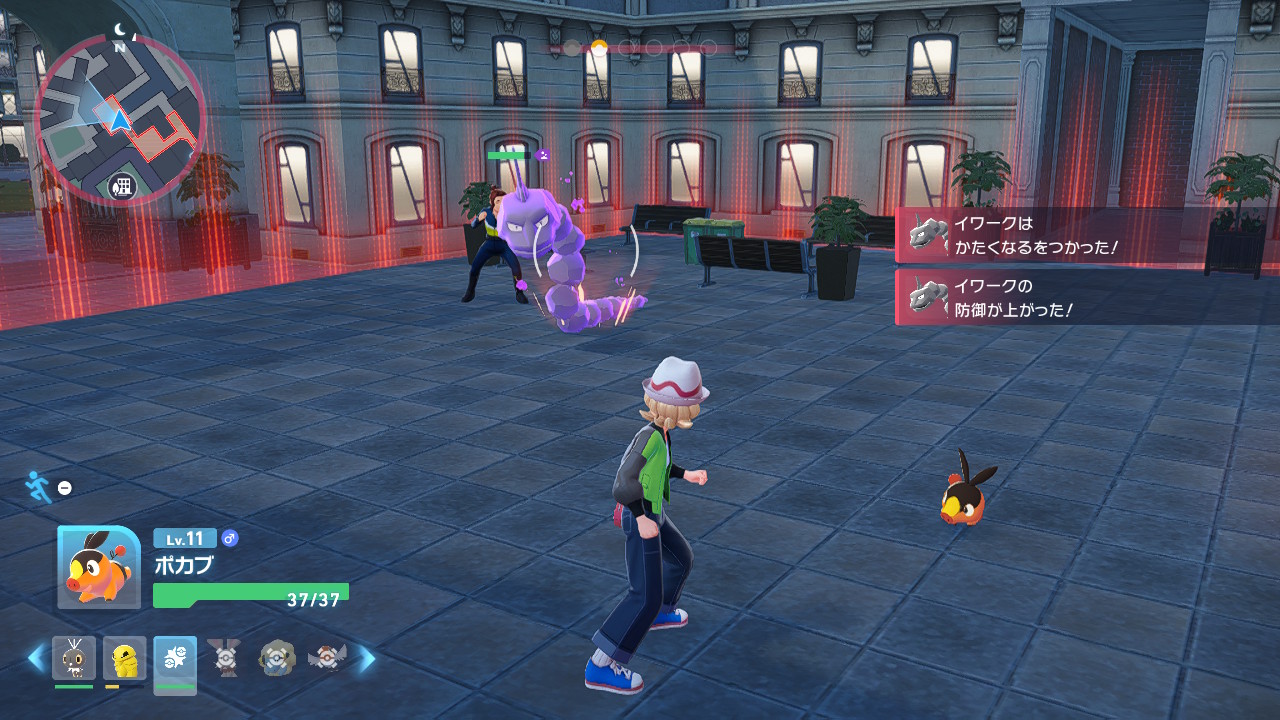1280x720 pixels.
Task: Click the battle log entry about Harden
Action: (x=1085, y=235)
